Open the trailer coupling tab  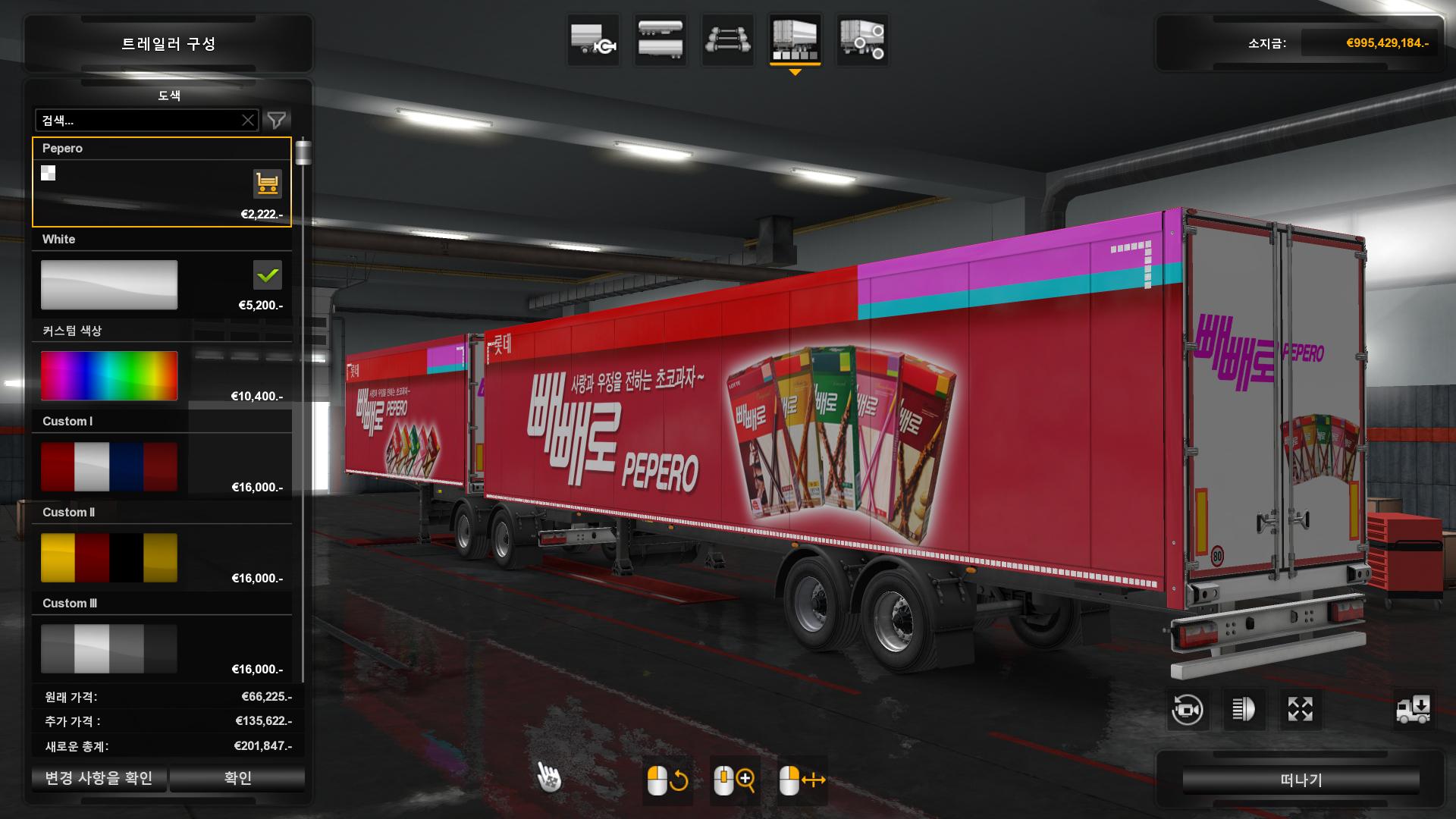594,39
